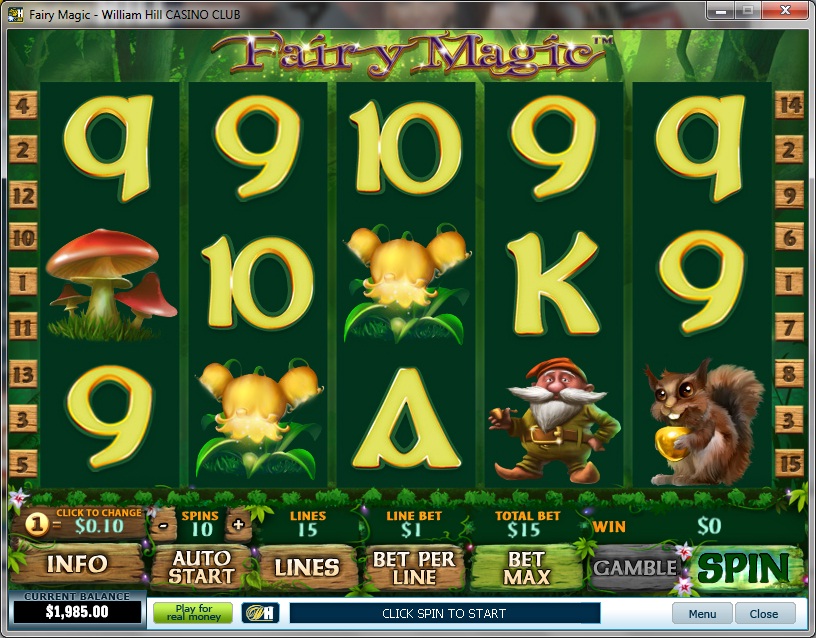
Task: Start auto spins with AUTO START
Action: click(x=201, y=567)
